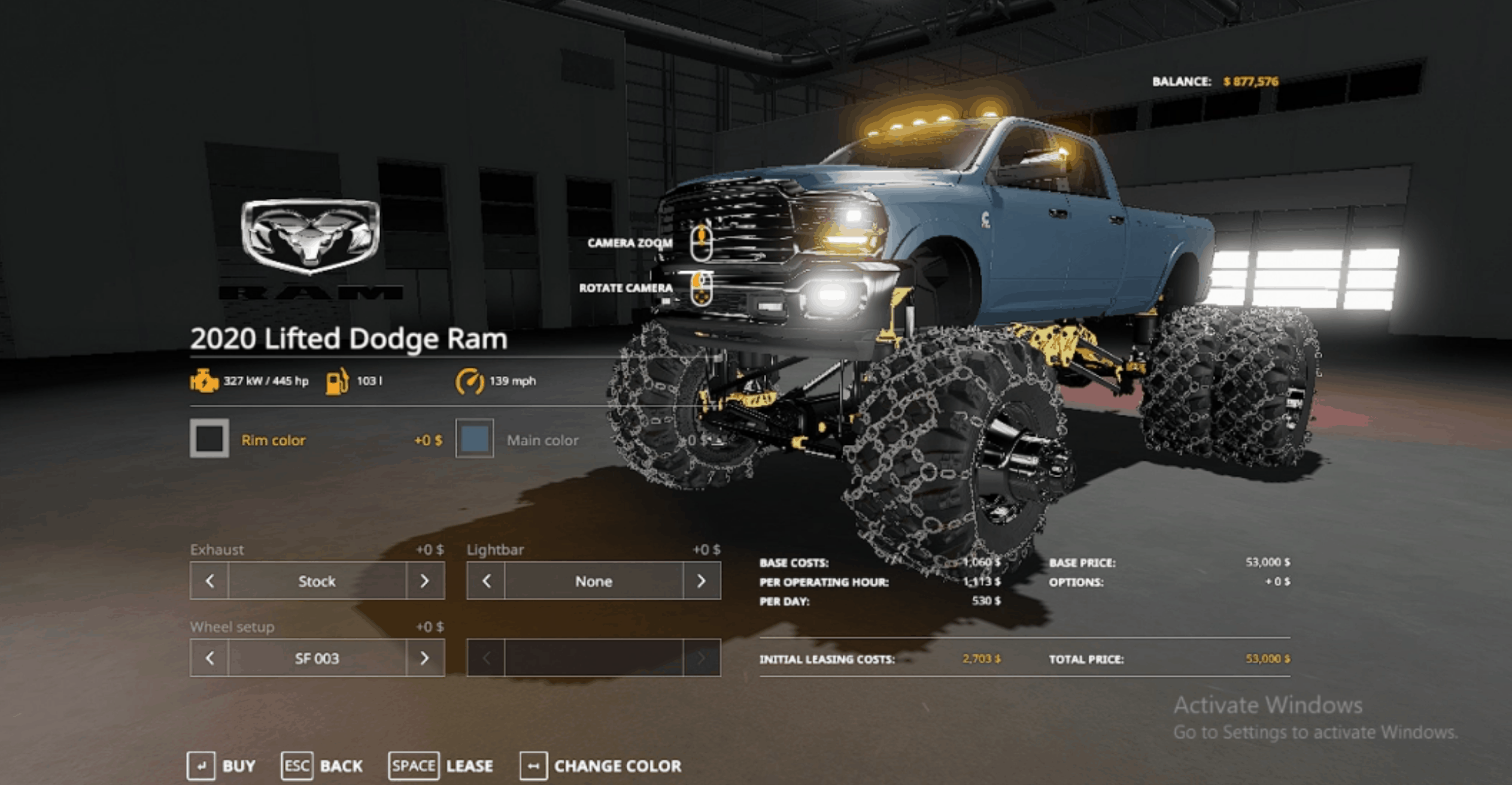The height and width of the screenshot is (785, 1512).
Task: Switch to next Exhaust option
Action: coord(424,581)
